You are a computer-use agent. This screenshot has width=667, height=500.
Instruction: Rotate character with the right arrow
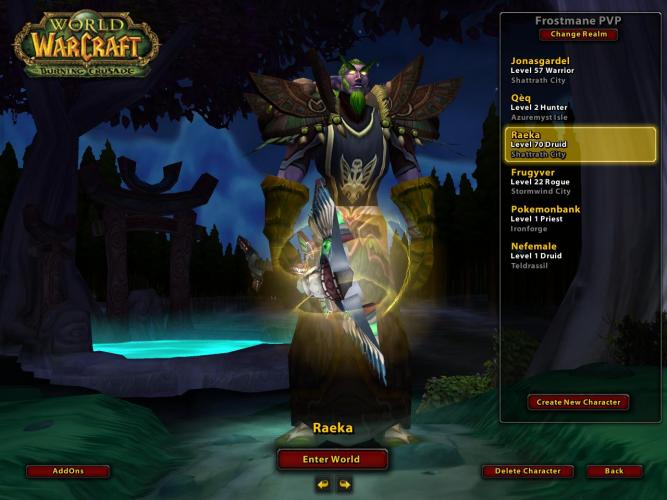point(344,485)
